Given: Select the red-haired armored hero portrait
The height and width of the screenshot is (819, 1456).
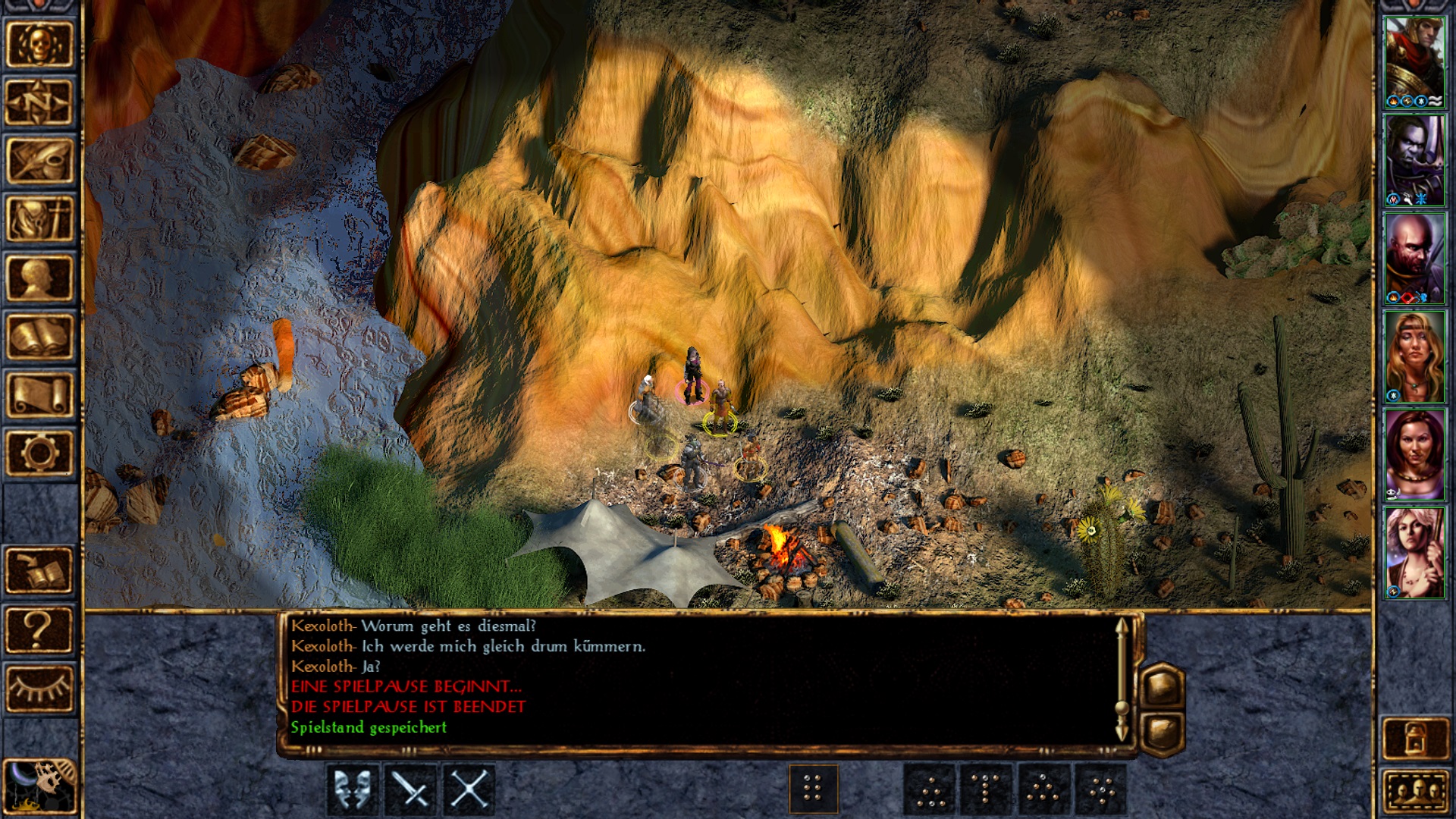Looking at the screenshot, I should 1414,62.
